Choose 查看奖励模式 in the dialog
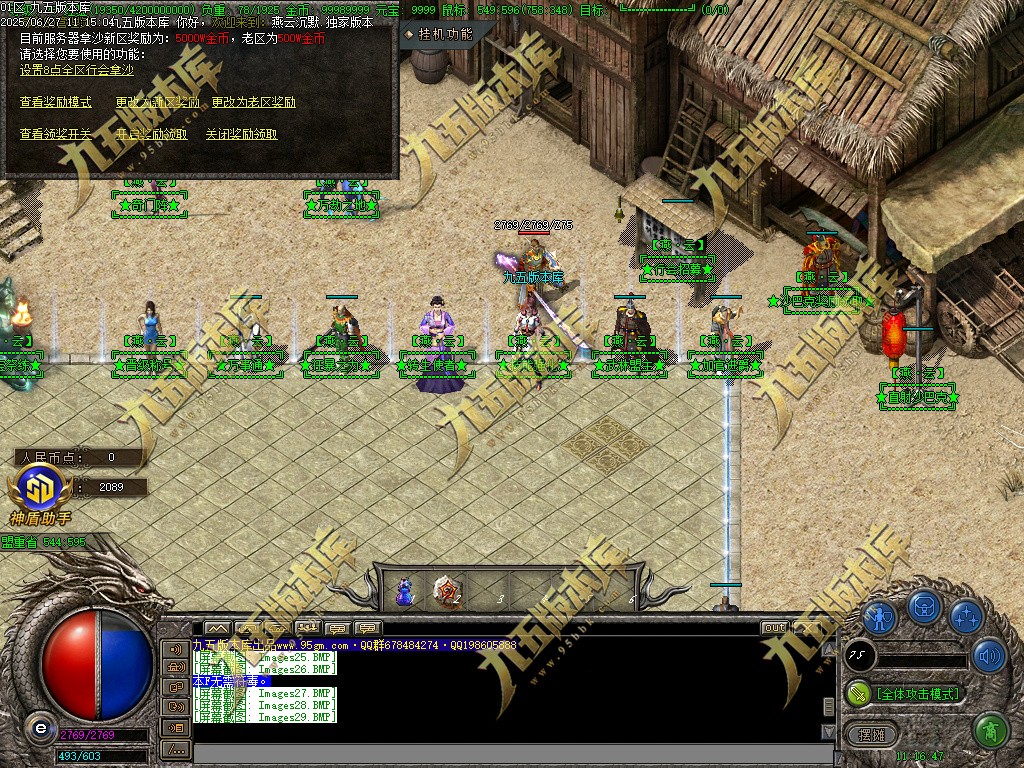Screen dimensions: 1024x768 click(55, 102)
